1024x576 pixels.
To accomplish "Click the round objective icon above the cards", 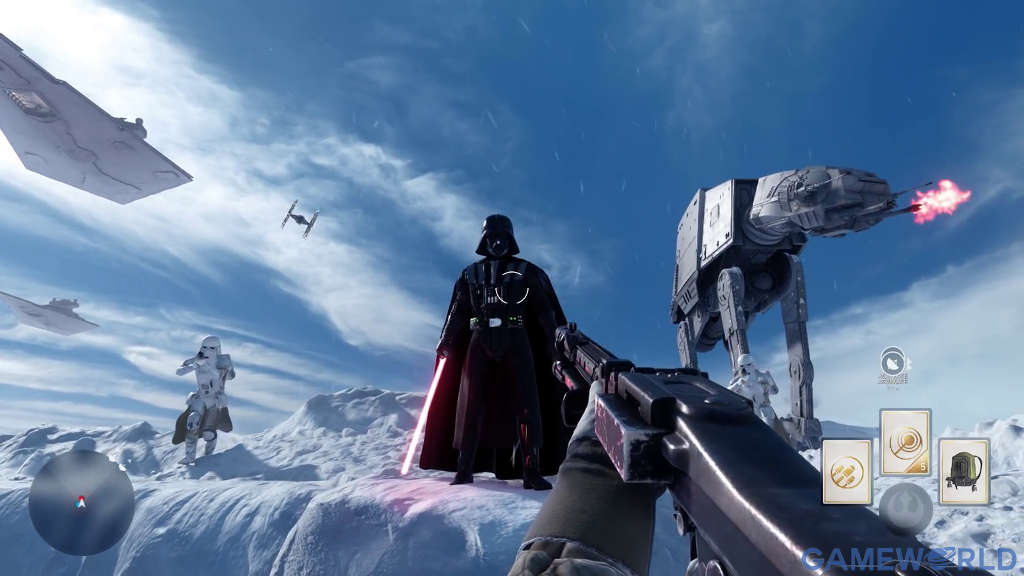I will [892, 361].
